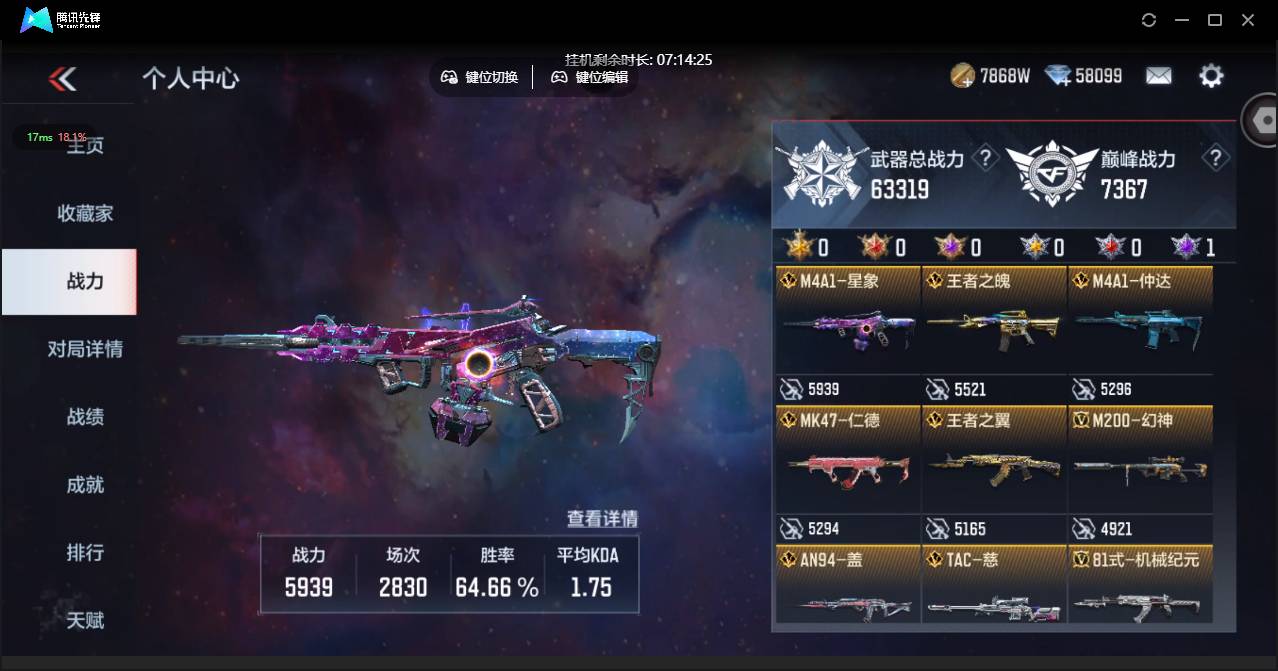Open the 对局详情 tab

pyautogui.click(x=85, y=349)
